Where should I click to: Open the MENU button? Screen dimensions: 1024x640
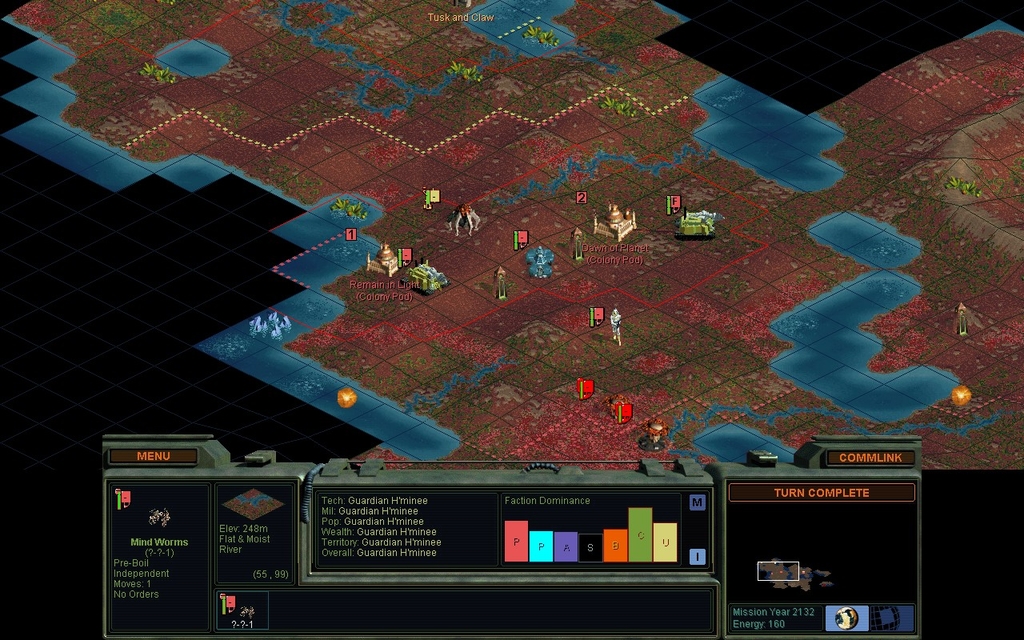pyautogui.click(x=153, y=456)
